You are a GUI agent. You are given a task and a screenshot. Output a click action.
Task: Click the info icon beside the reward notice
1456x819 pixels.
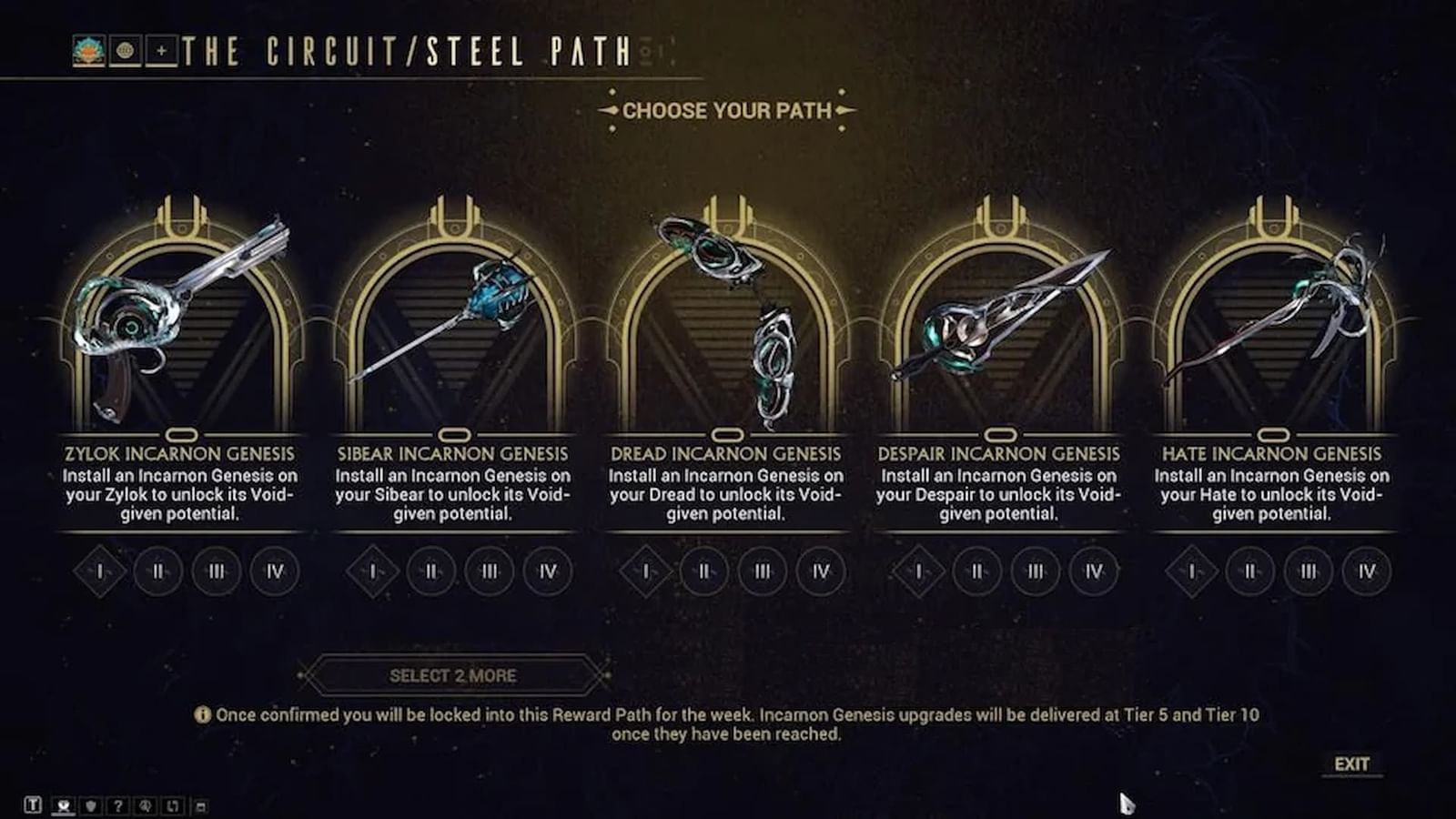point(203,715)
